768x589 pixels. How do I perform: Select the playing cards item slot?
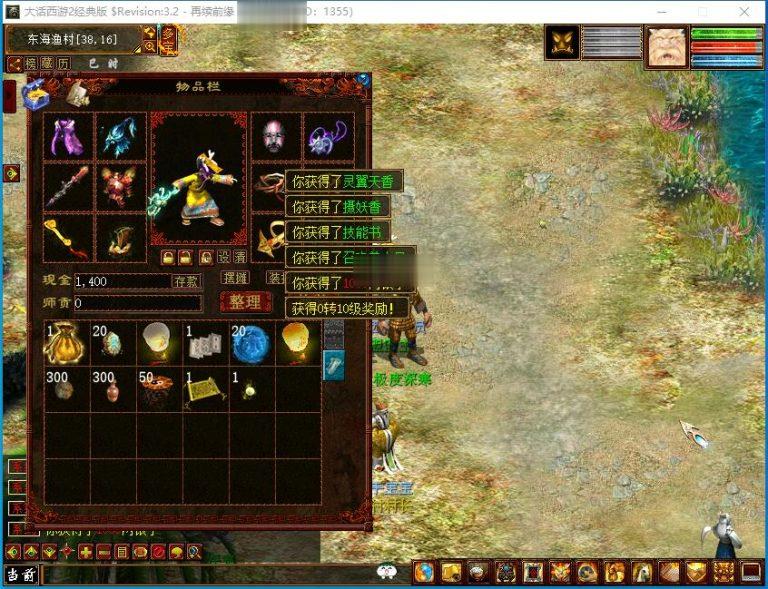[205, 342]
